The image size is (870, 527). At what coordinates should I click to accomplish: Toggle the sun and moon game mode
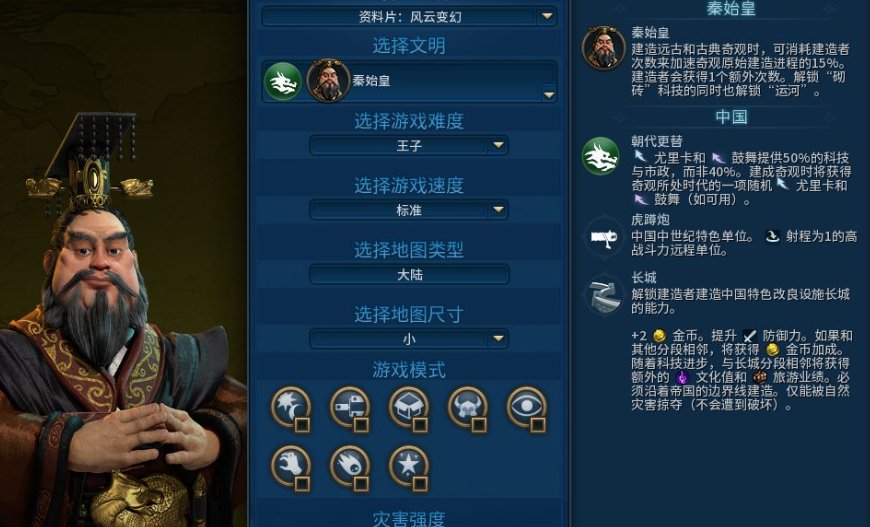tap(291, 408)
